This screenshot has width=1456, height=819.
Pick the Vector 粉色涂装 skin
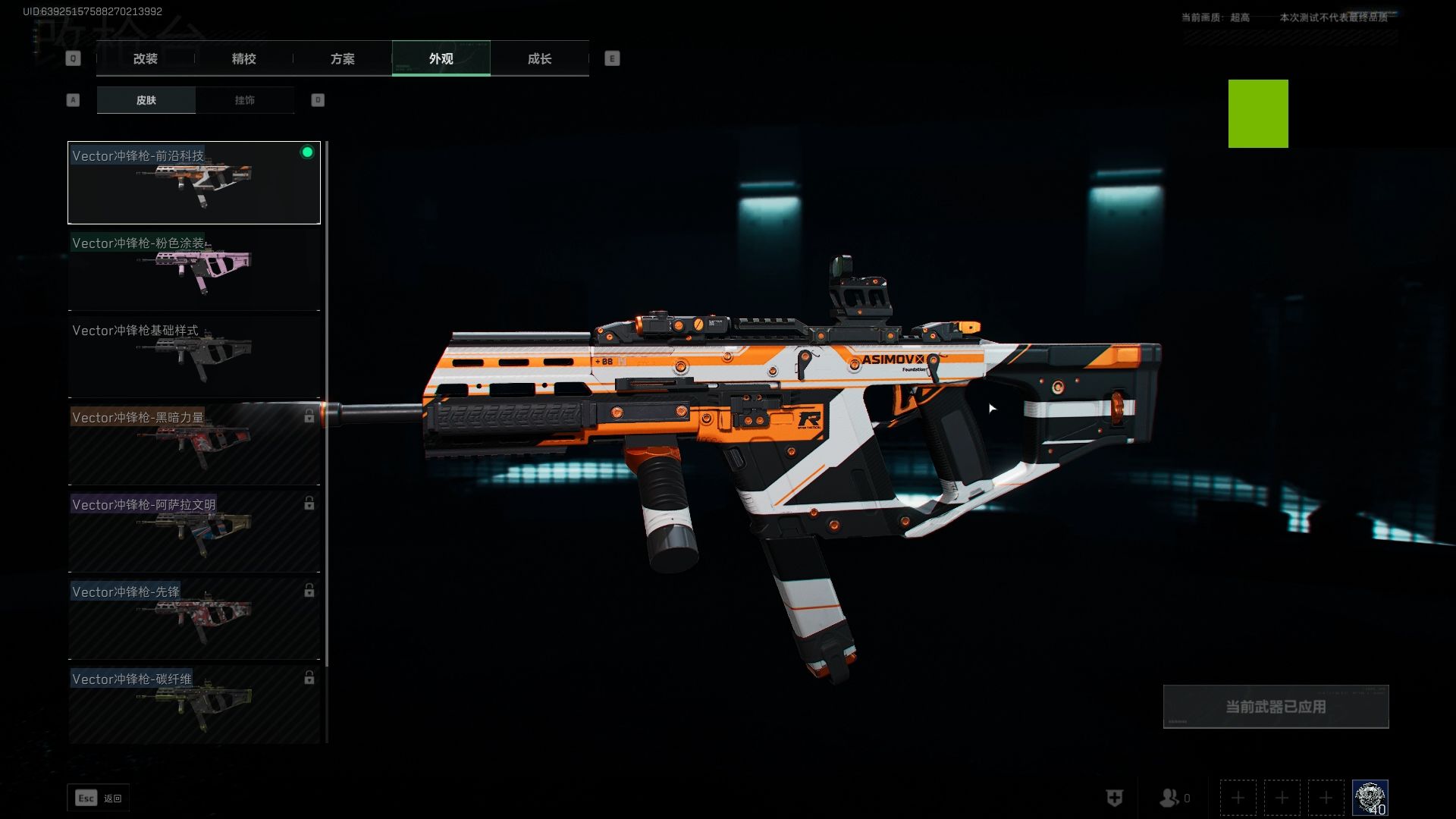point(194,270)
